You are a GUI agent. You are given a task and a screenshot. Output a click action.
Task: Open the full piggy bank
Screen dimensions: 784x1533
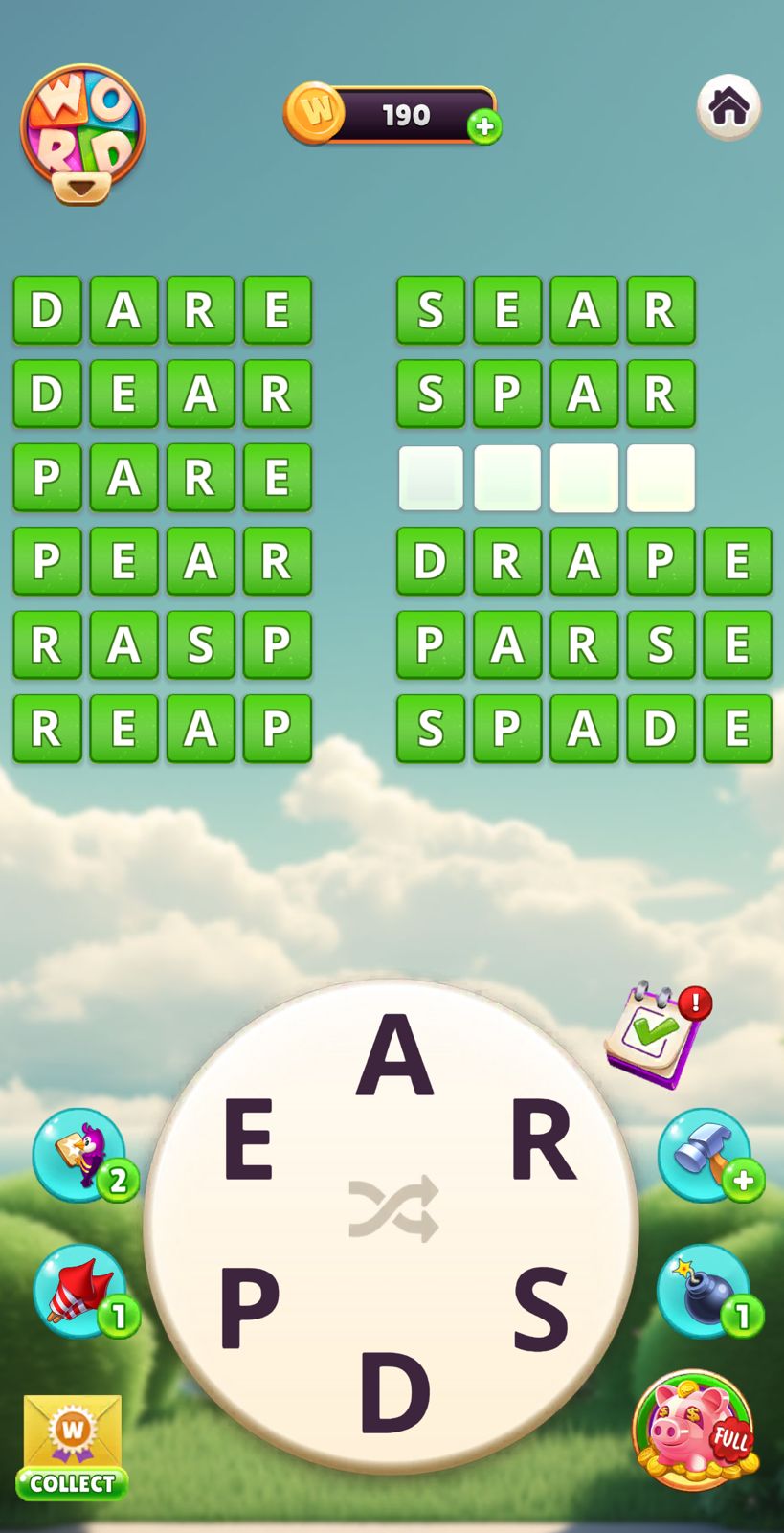pyautogui.click(x=694, y=1431)
